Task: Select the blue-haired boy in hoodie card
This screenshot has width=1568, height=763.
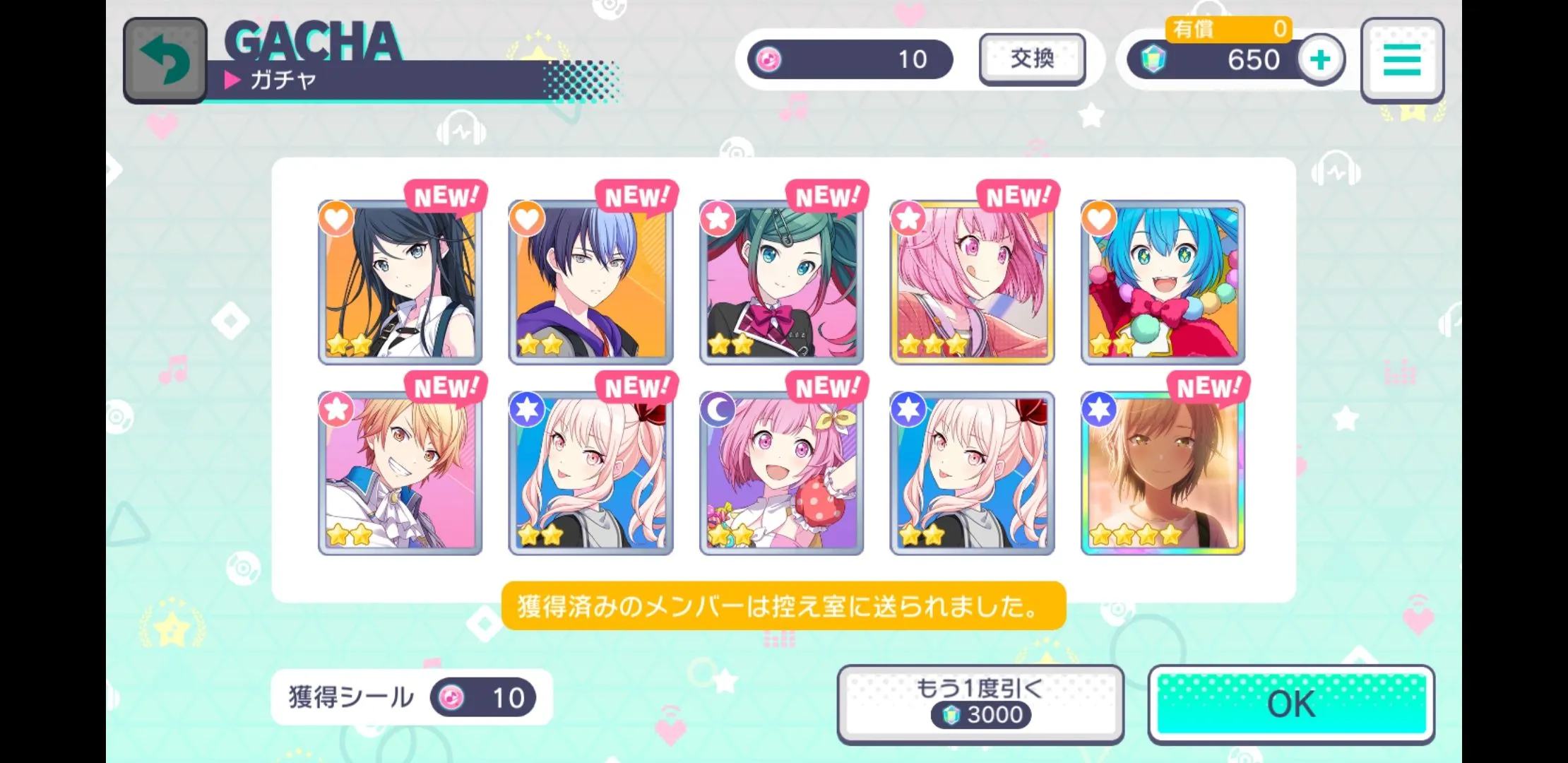Action: (590, 283)
